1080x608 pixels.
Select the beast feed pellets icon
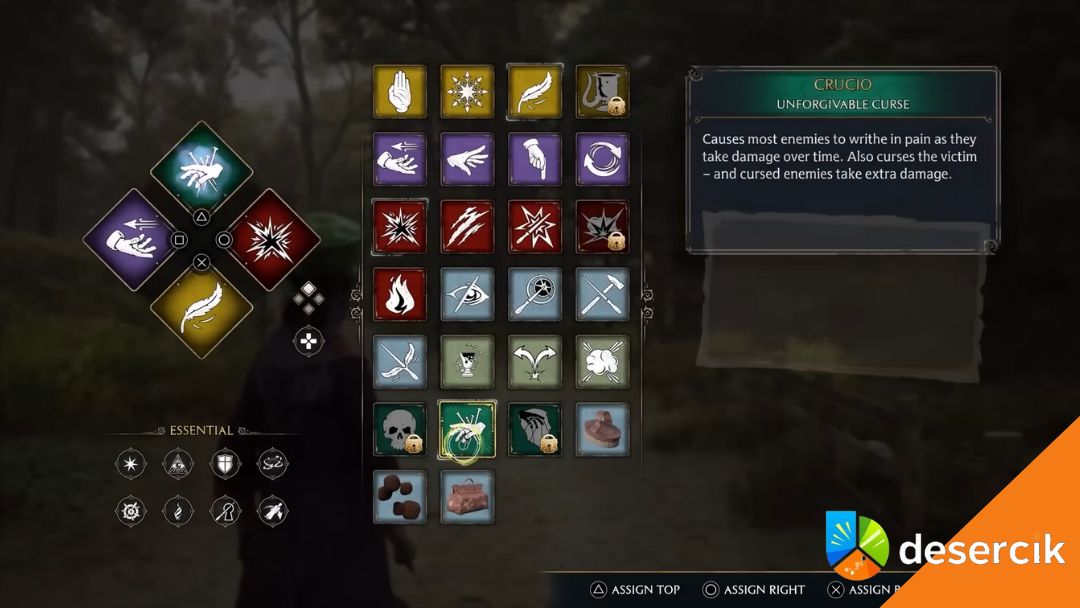pos(400,497)
